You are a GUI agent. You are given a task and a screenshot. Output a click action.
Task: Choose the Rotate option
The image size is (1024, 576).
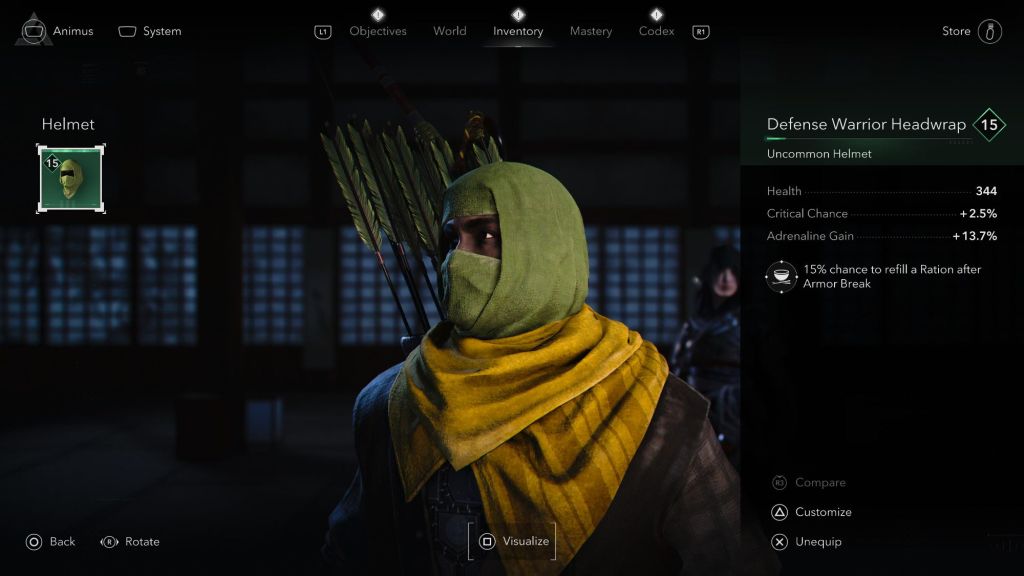tap(130, 541)
